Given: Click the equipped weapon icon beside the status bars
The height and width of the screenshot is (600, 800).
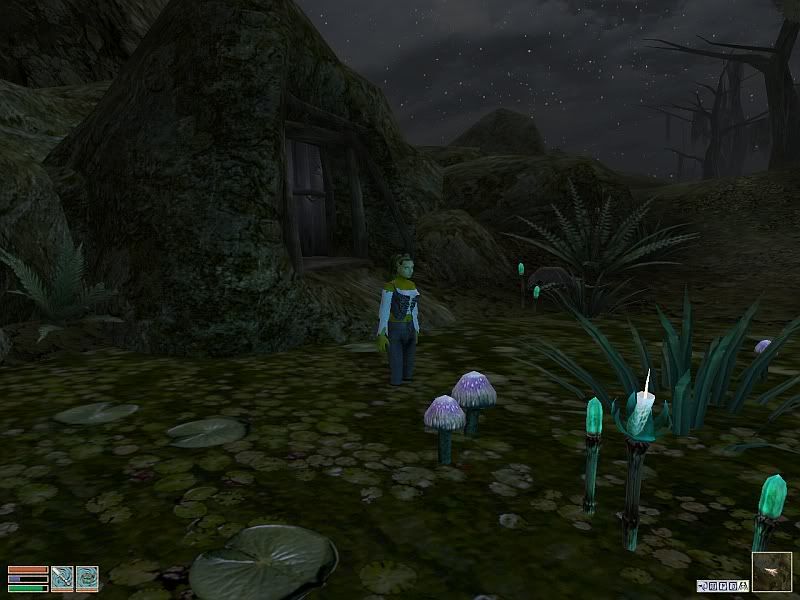Looking at the screenshot, I should (x=62, y=578).
